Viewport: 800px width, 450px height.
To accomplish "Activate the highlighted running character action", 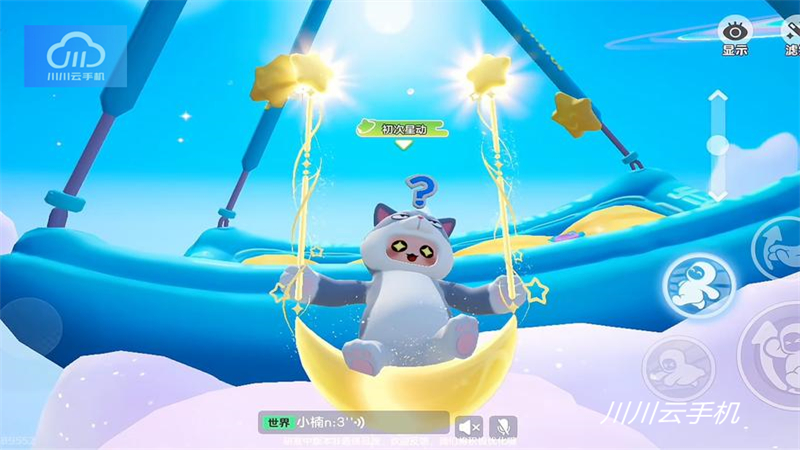I will point(696,283).
